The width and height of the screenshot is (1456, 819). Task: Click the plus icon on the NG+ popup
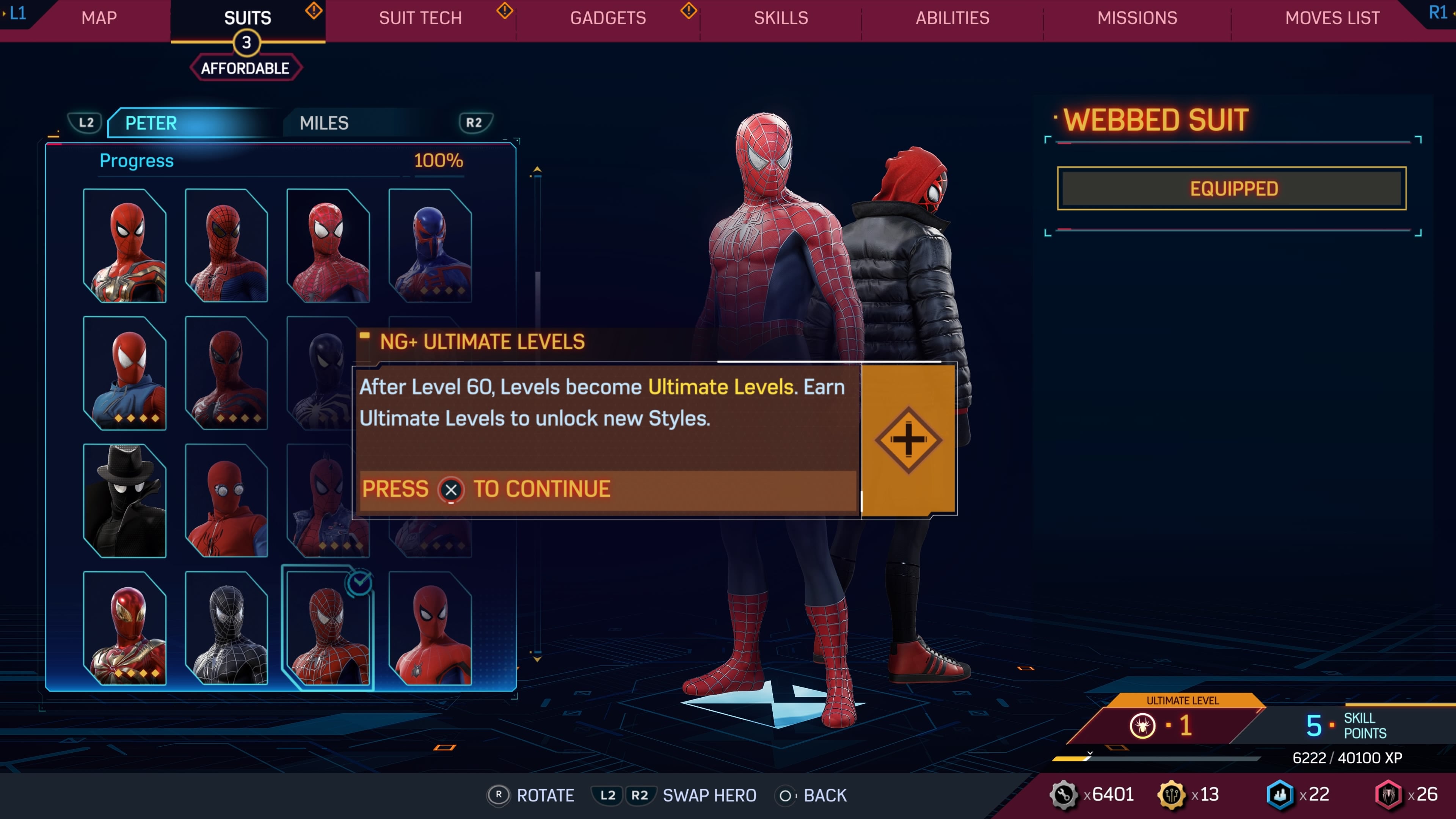point(908,440)
